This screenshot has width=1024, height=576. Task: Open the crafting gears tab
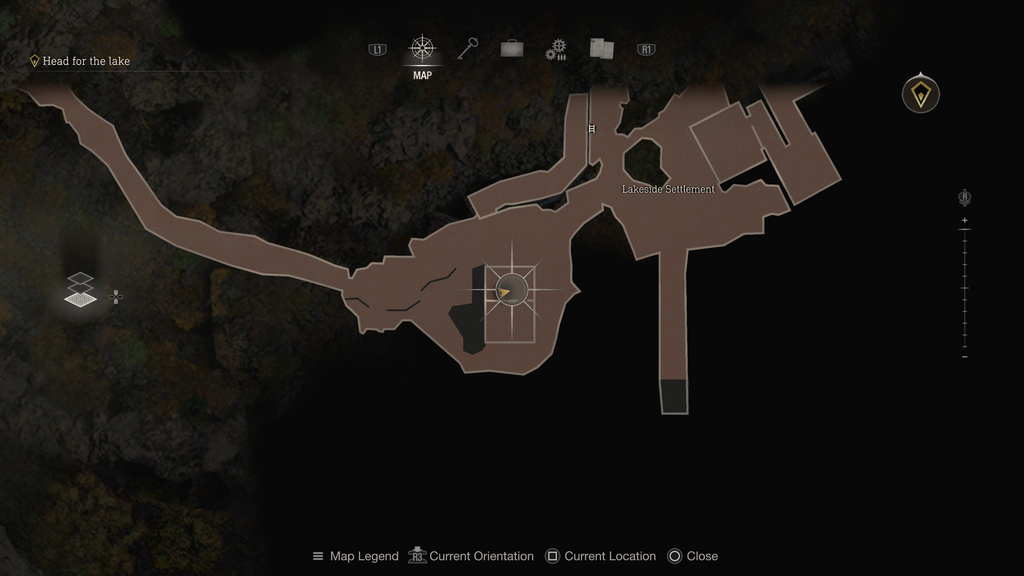pos(556,50)
